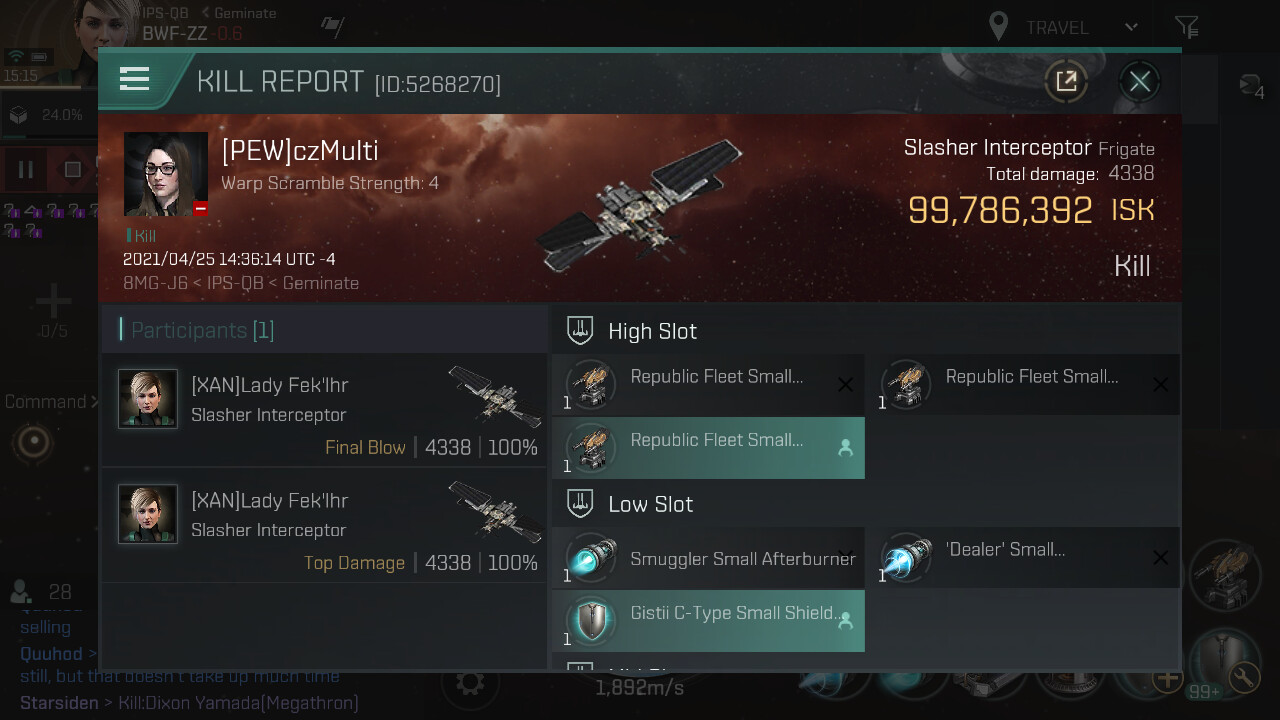Select the Gistii C-Type Small Shield module
The image size is (1280, 720).
pos(708,622)
